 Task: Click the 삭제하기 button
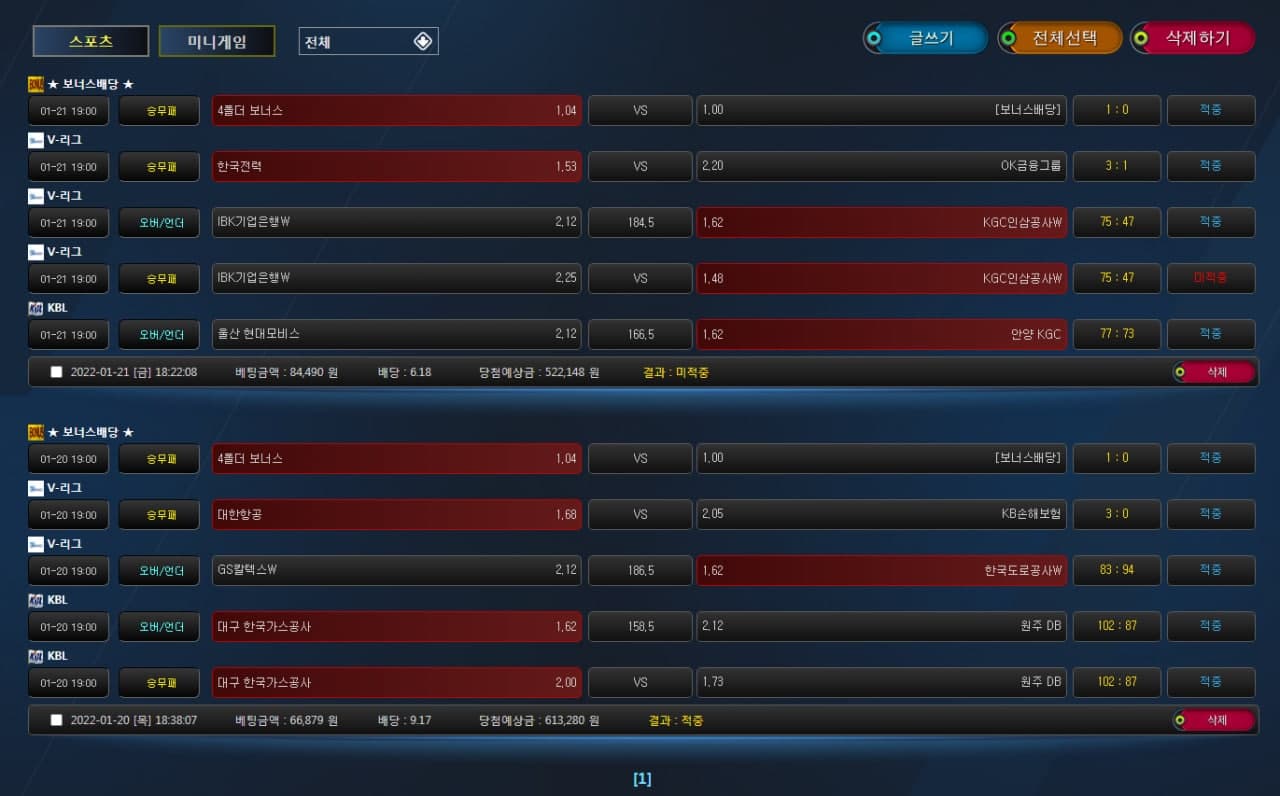click(x=1193, y=38)
